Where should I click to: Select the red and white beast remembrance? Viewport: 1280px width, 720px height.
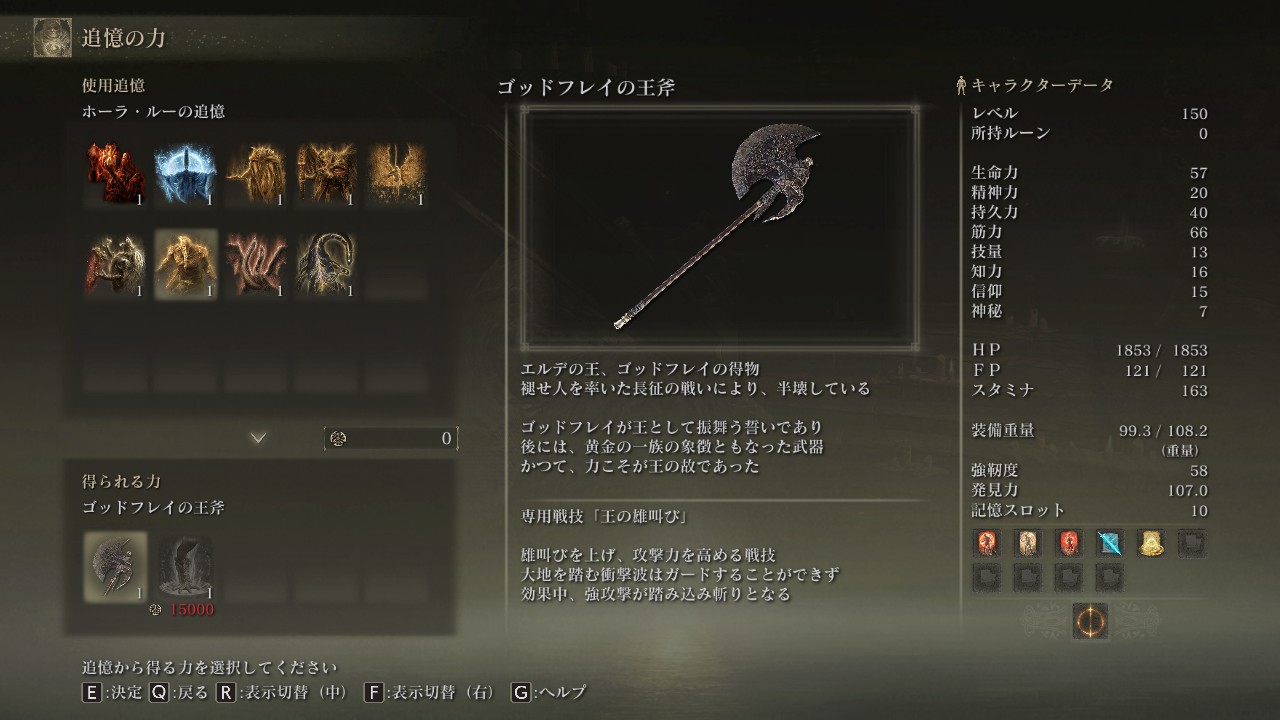[x=116, y=263]
